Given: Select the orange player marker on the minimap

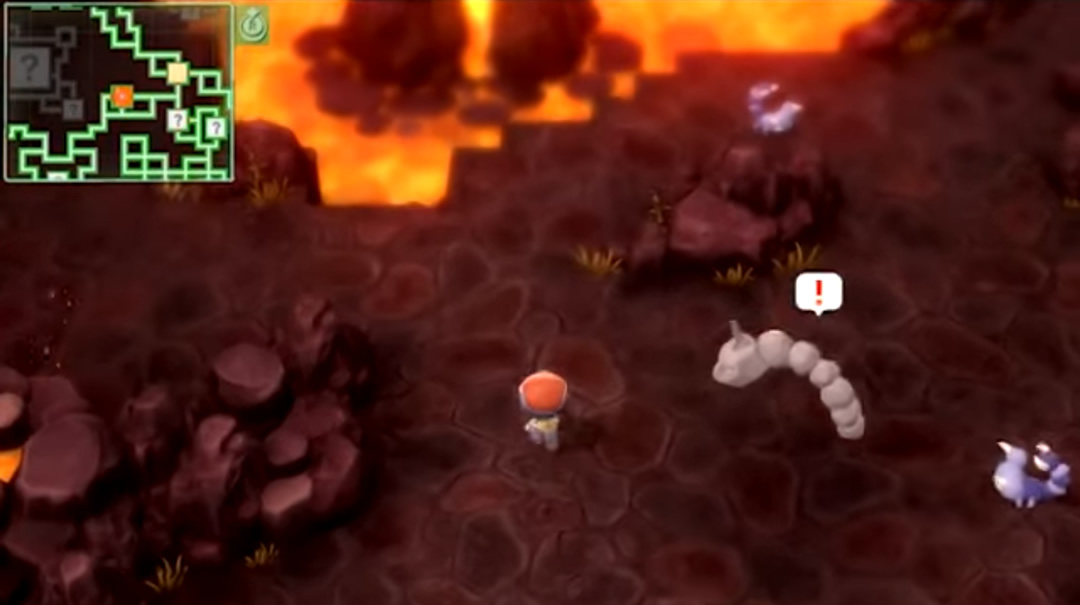Looking at the screenshot, I should pyautogui.click(x=122, y=96).
